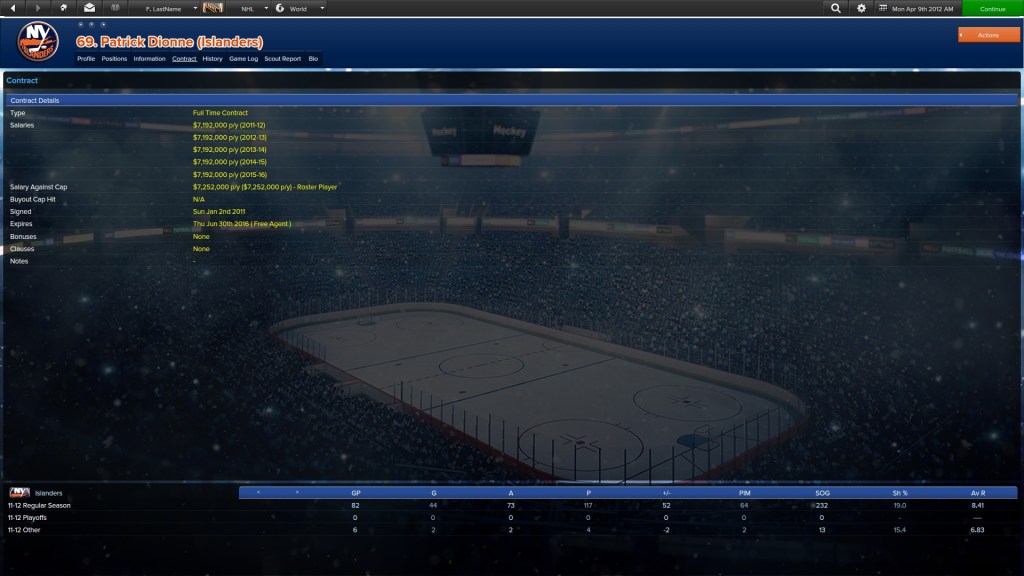
Task: Switch to the Scout Report tab
Action: pos(282,59)
